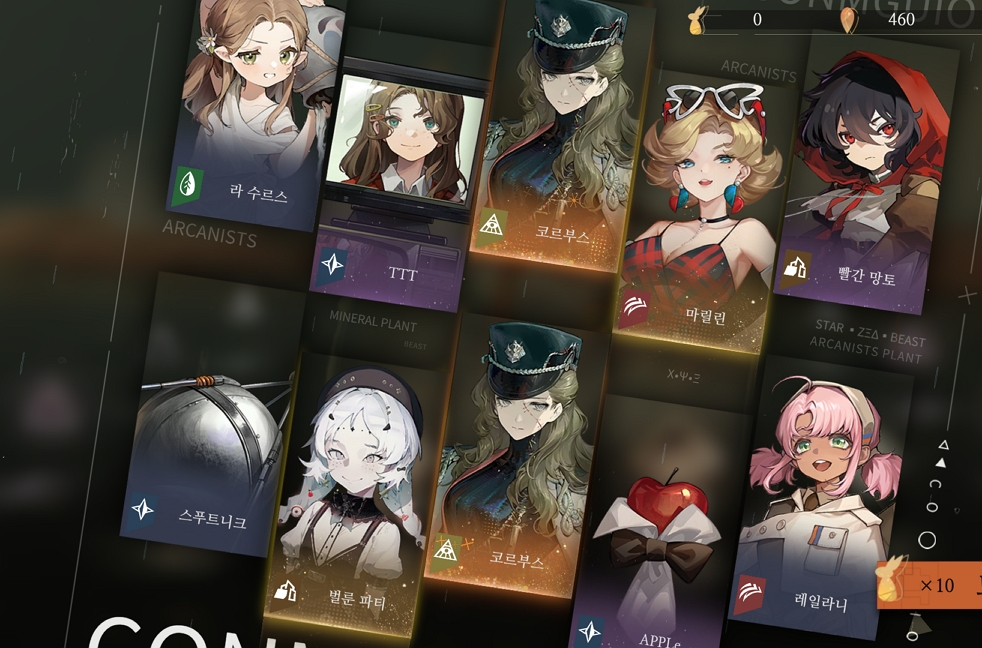View the 벌룬 파티 character card
This screenshot has height=648, width=982.
click(350, 490)
